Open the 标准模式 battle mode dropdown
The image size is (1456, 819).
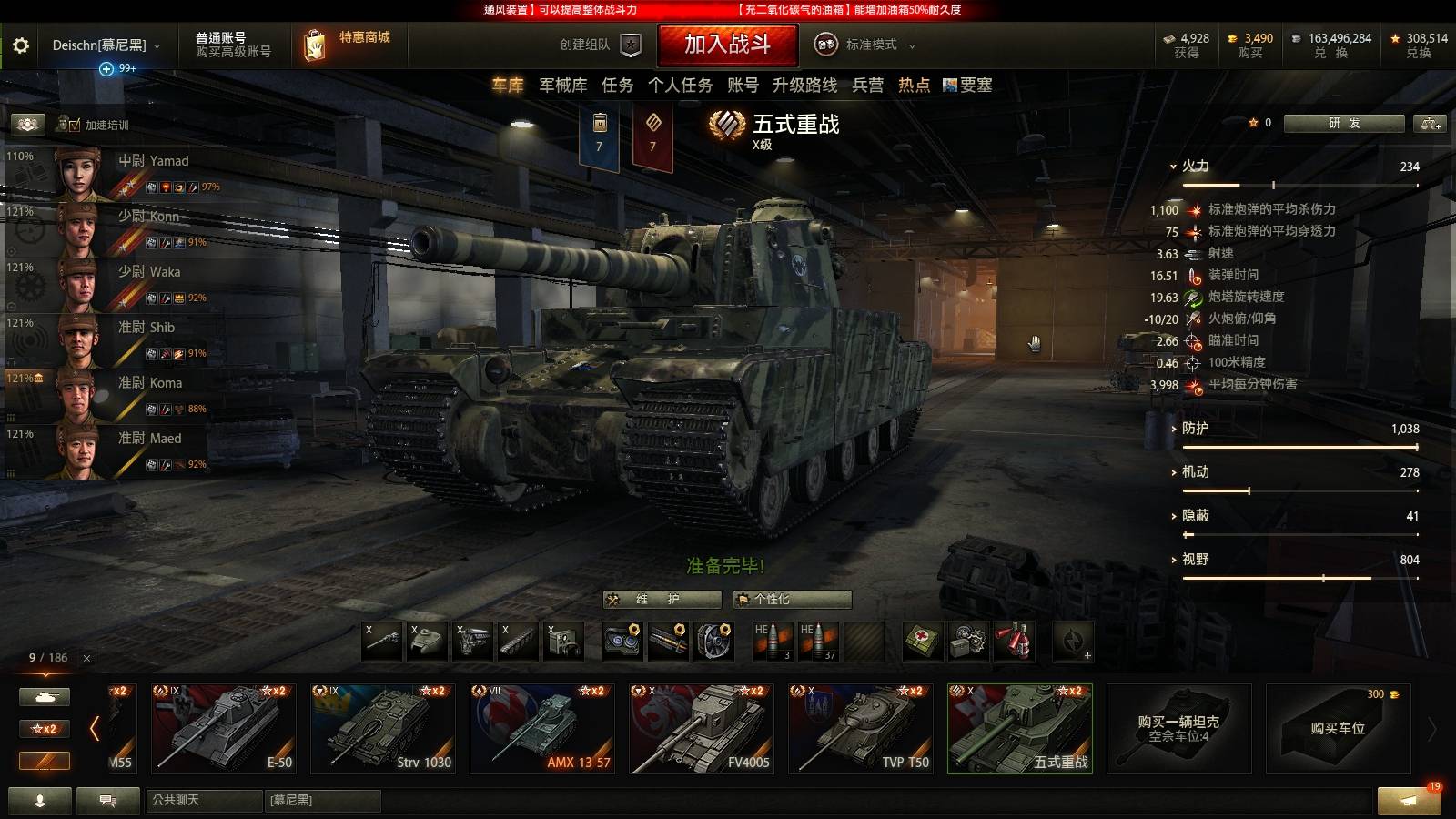coord(872,44)
